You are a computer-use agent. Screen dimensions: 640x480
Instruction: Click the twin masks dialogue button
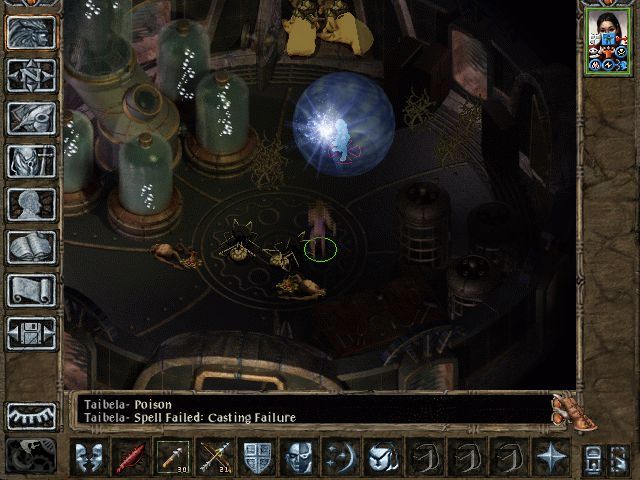89,457
